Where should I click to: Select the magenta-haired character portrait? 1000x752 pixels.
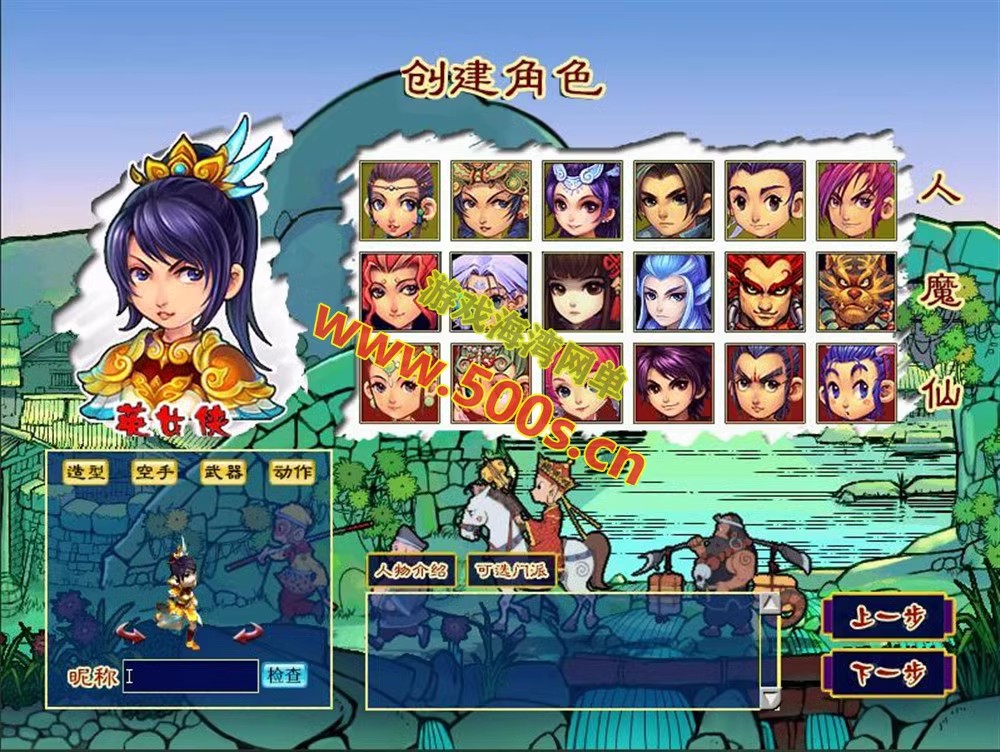(856, 200)
